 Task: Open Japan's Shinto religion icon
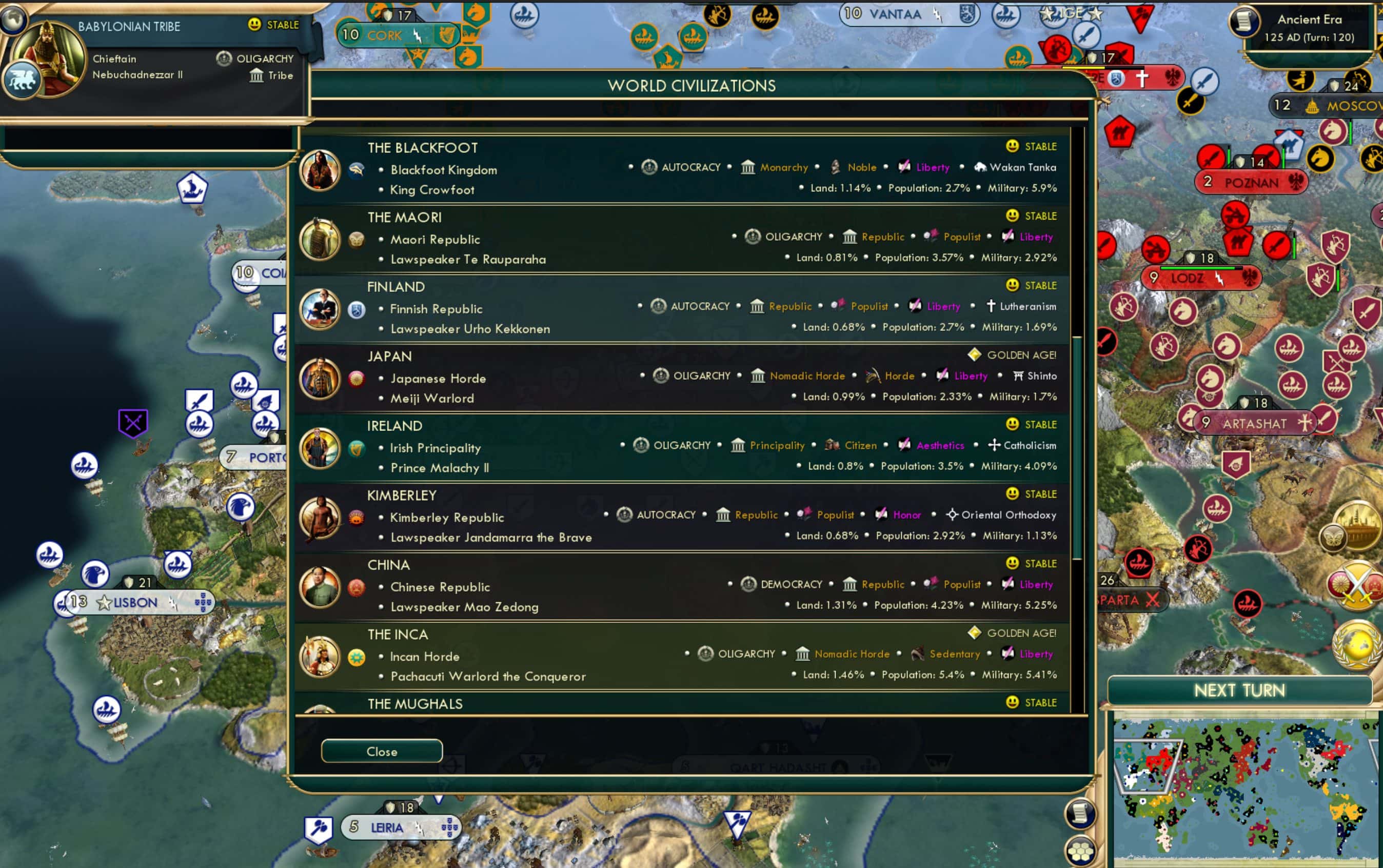coord(1020,376)
